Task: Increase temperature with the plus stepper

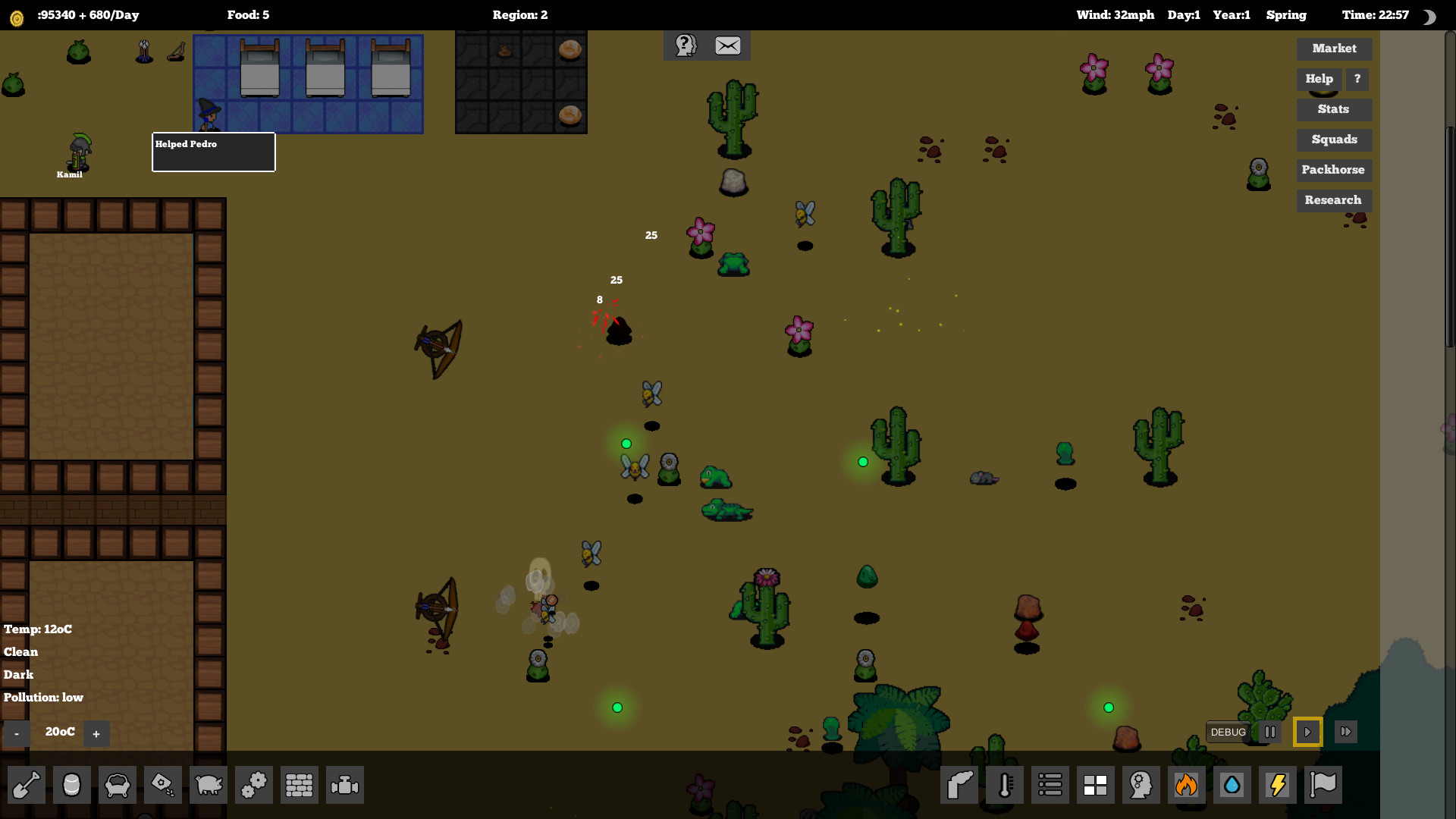Action: coord(96,733)
